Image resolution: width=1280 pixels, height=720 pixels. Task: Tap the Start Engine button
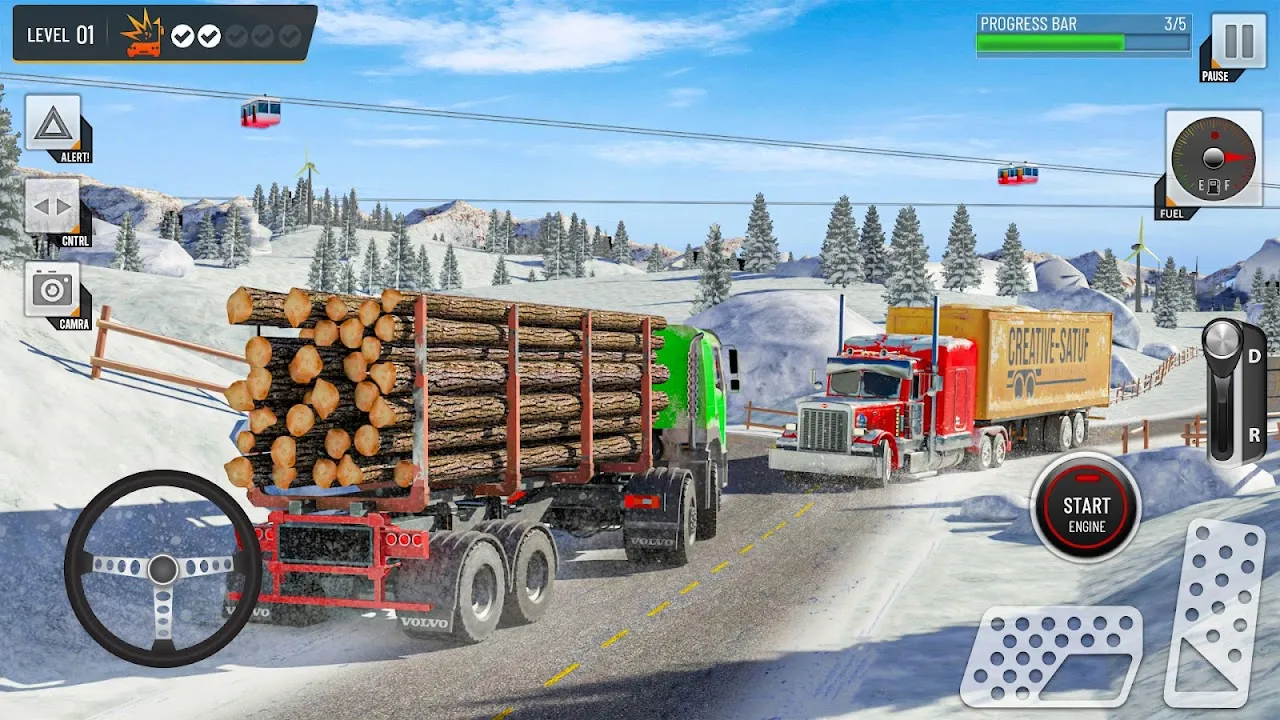click(1085, 506)
